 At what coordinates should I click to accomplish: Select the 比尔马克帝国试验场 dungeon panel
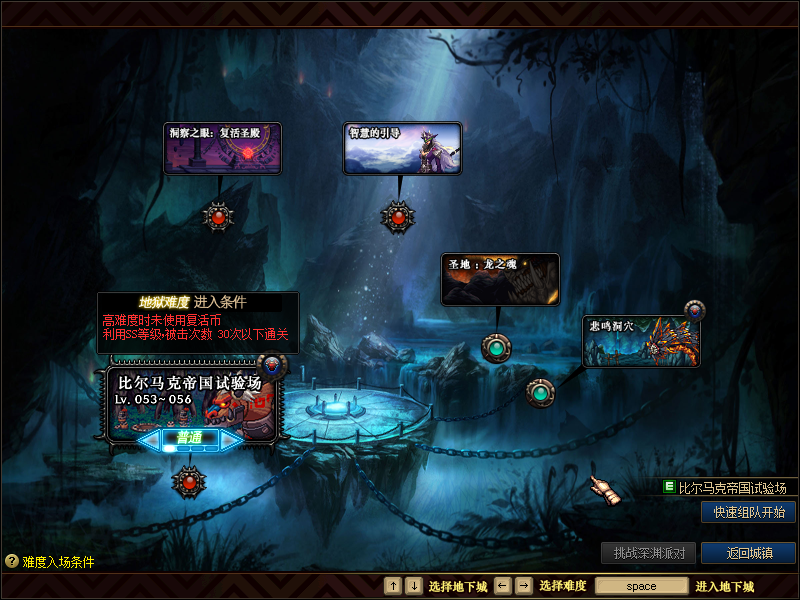pyautogui.click(x=190, y=398)
